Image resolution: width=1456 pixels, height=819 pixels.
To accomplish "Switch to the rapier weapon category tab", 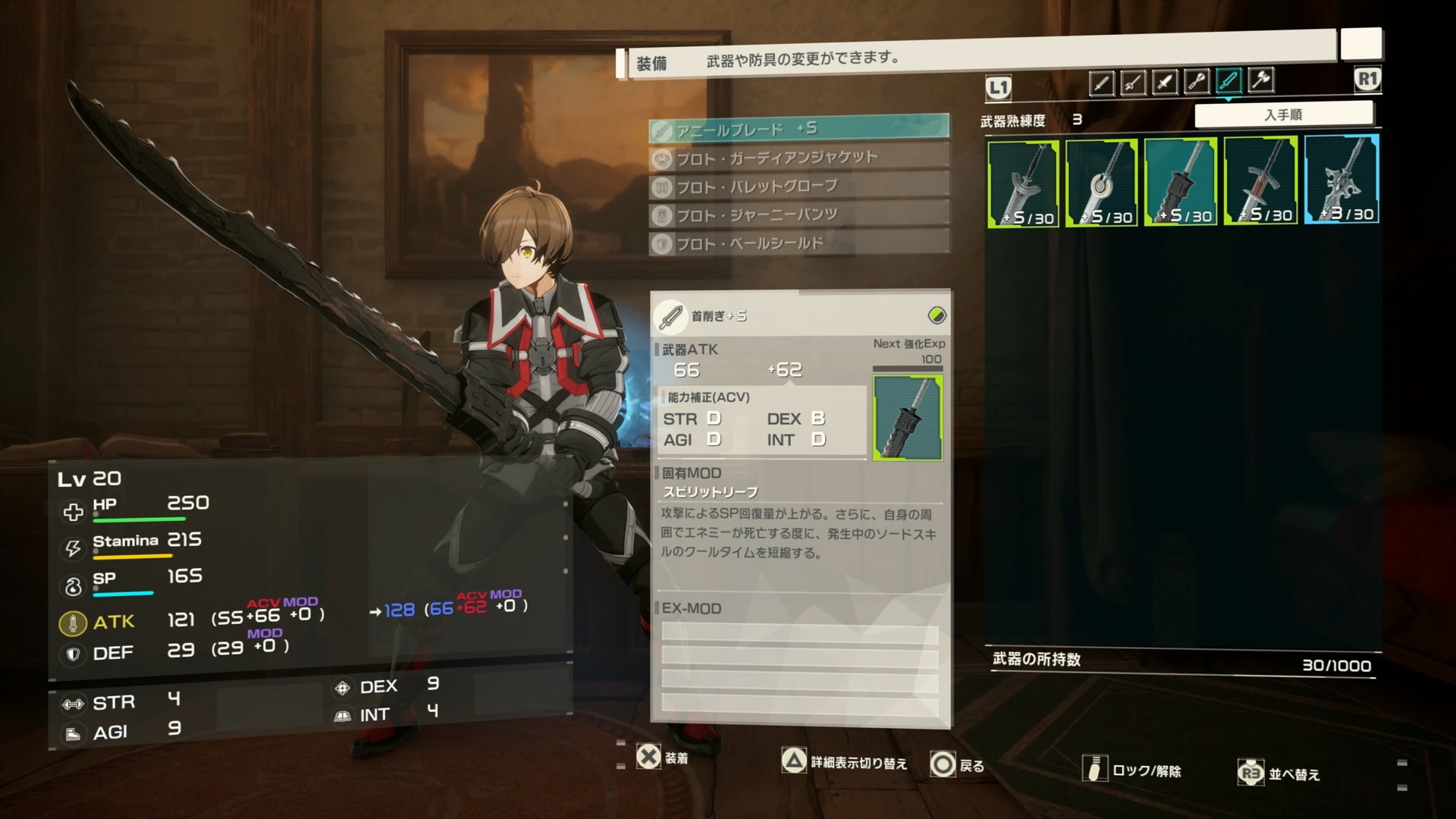I will [x=1133, y=82].
